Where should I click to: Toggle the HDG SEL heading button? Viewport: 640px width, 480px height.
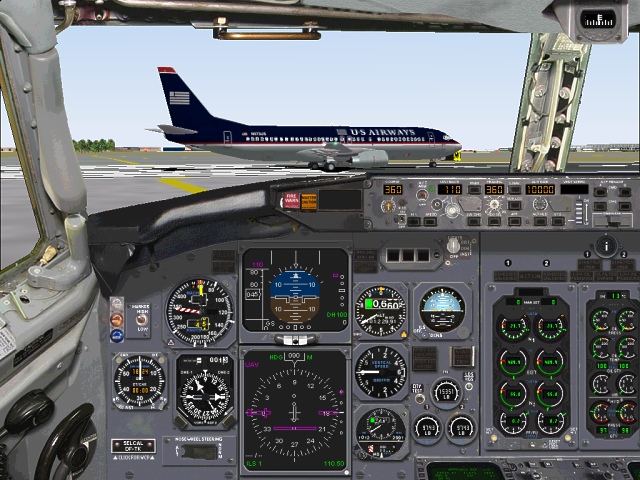(494, 220)
